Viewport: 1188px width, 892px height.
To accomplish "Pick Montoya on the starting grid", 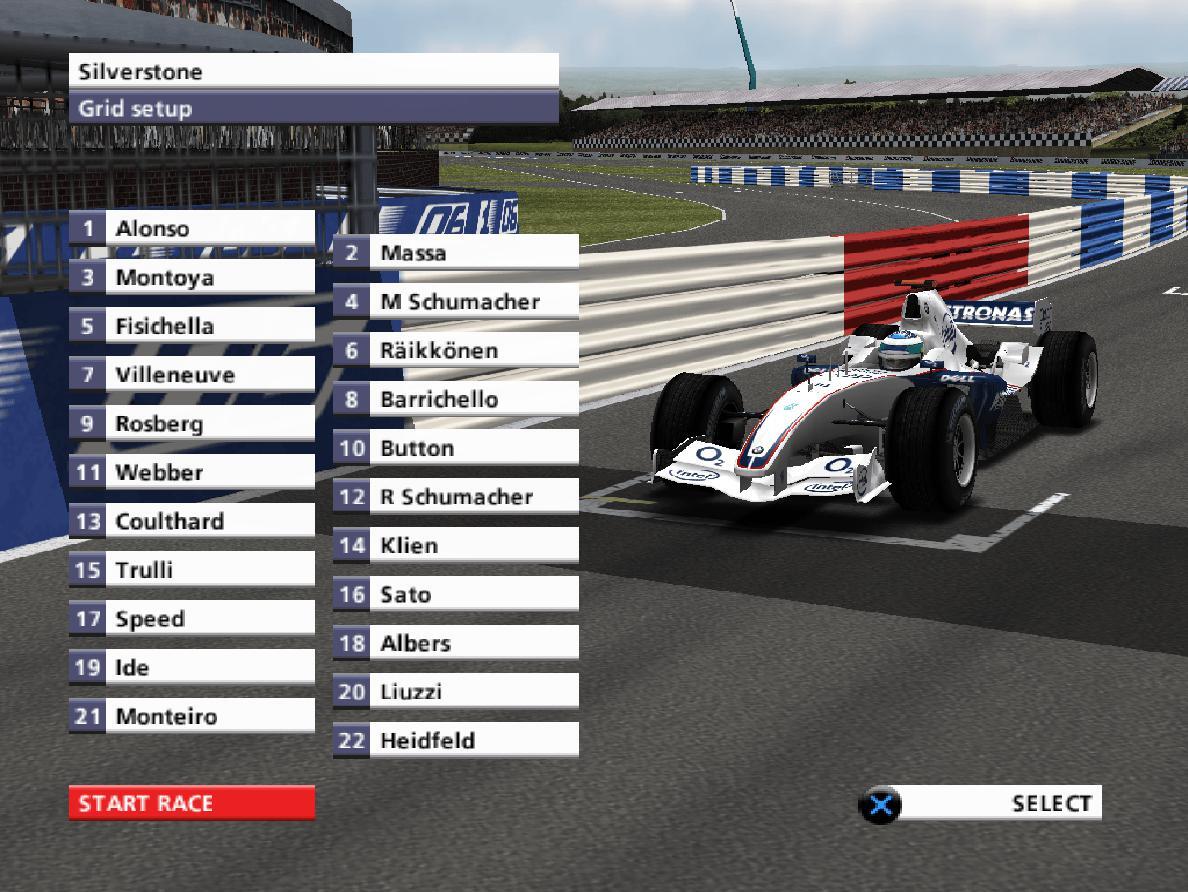I will coord(191,277).
